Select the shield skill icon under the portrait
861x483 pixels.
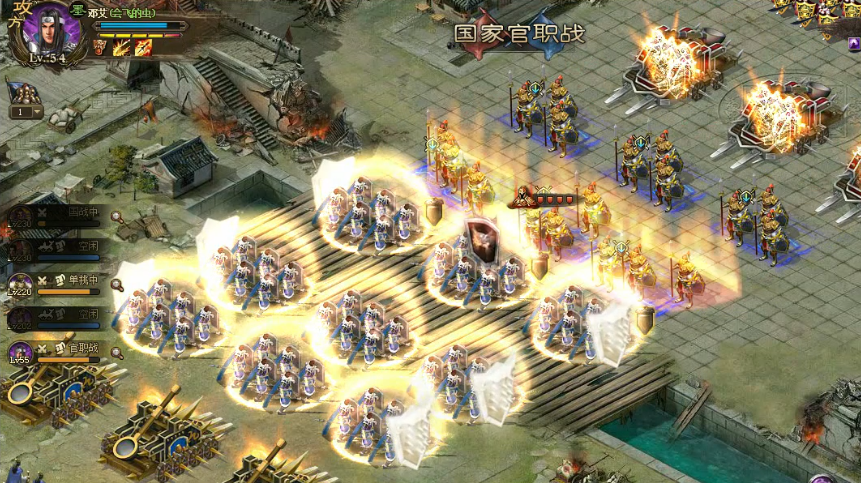coord(100,47)
